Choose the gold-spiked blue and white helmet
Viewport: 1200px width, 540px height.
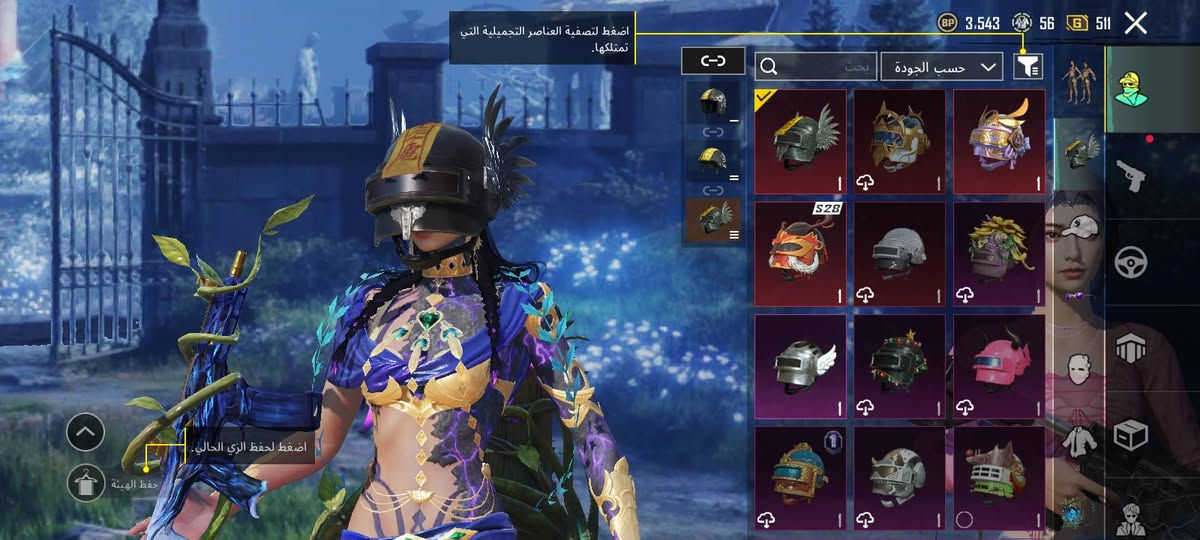click(x=900, y=142)
